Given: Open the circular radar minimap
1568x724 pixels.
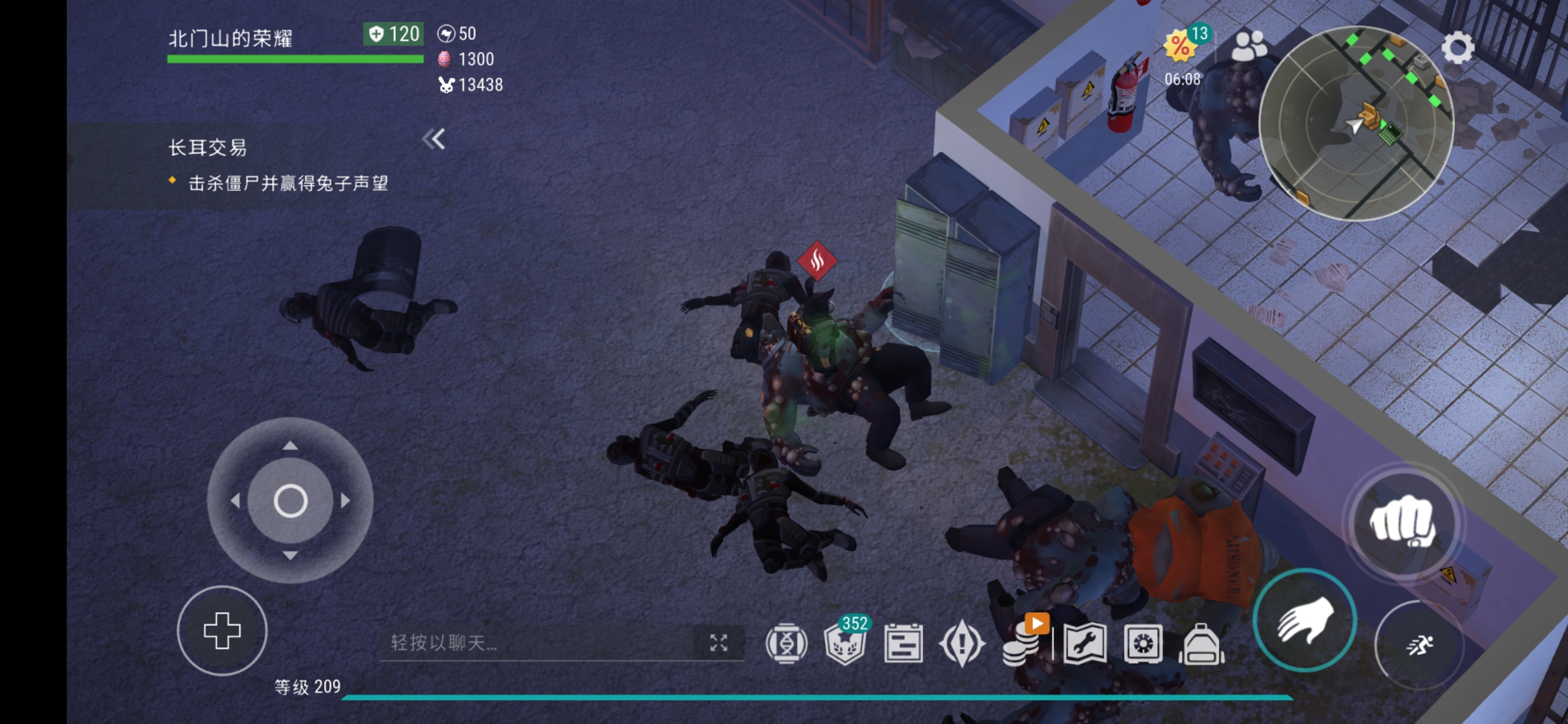Looking at the screenshot, I should point(1355,124).
